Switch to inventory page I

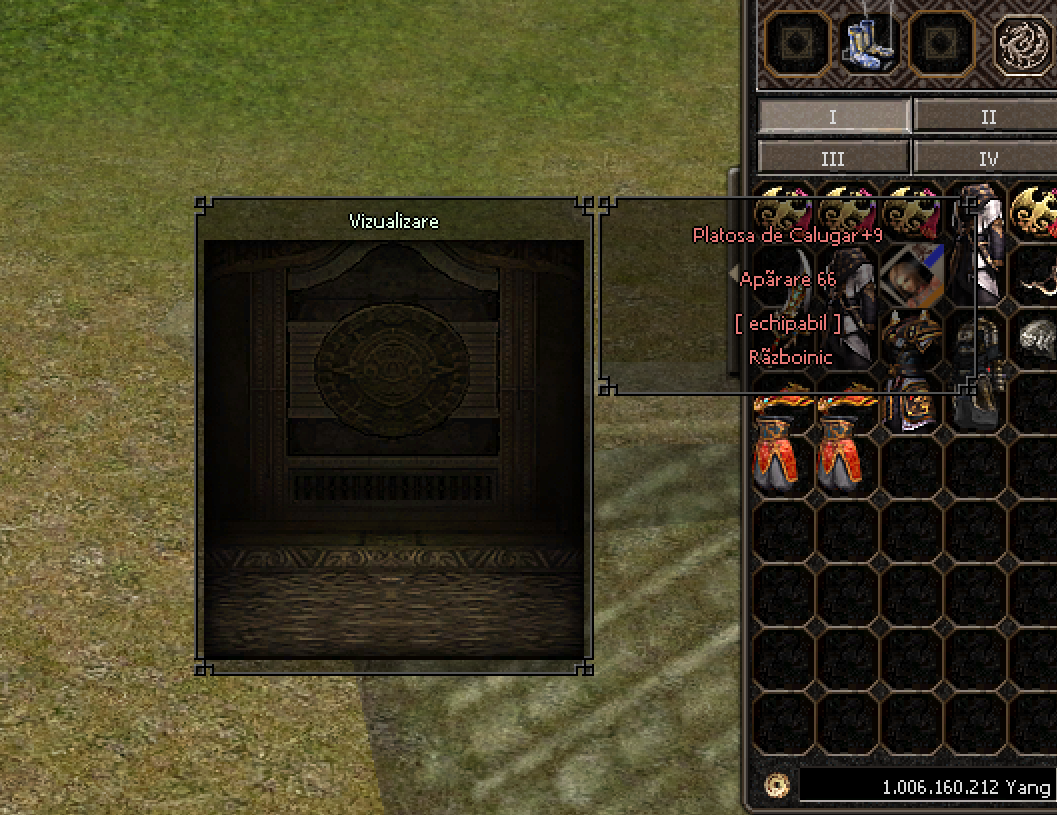(x=833, y=117)
